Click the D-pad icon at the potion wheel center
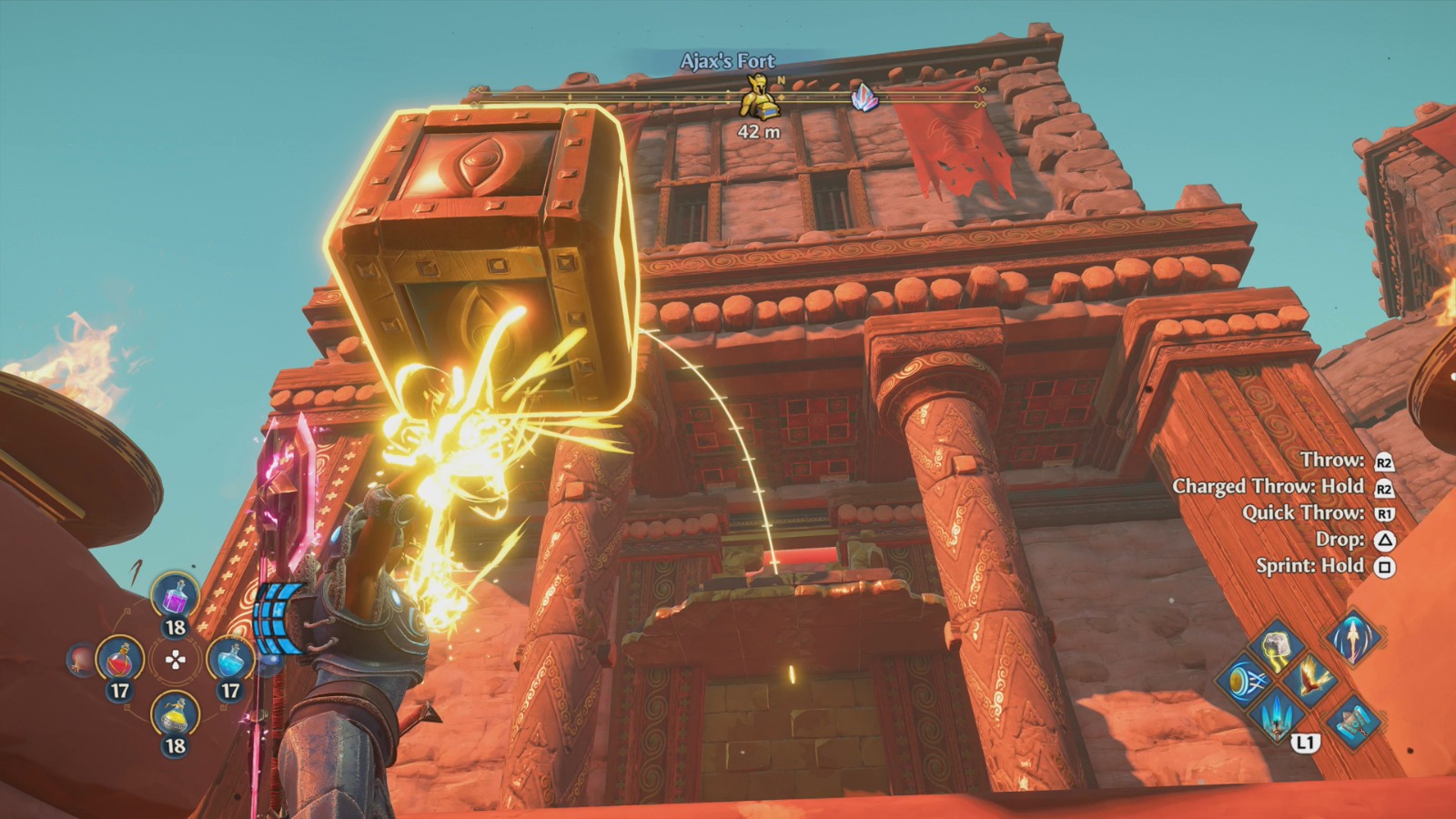Screen dimensions: 1456x819 176,661
